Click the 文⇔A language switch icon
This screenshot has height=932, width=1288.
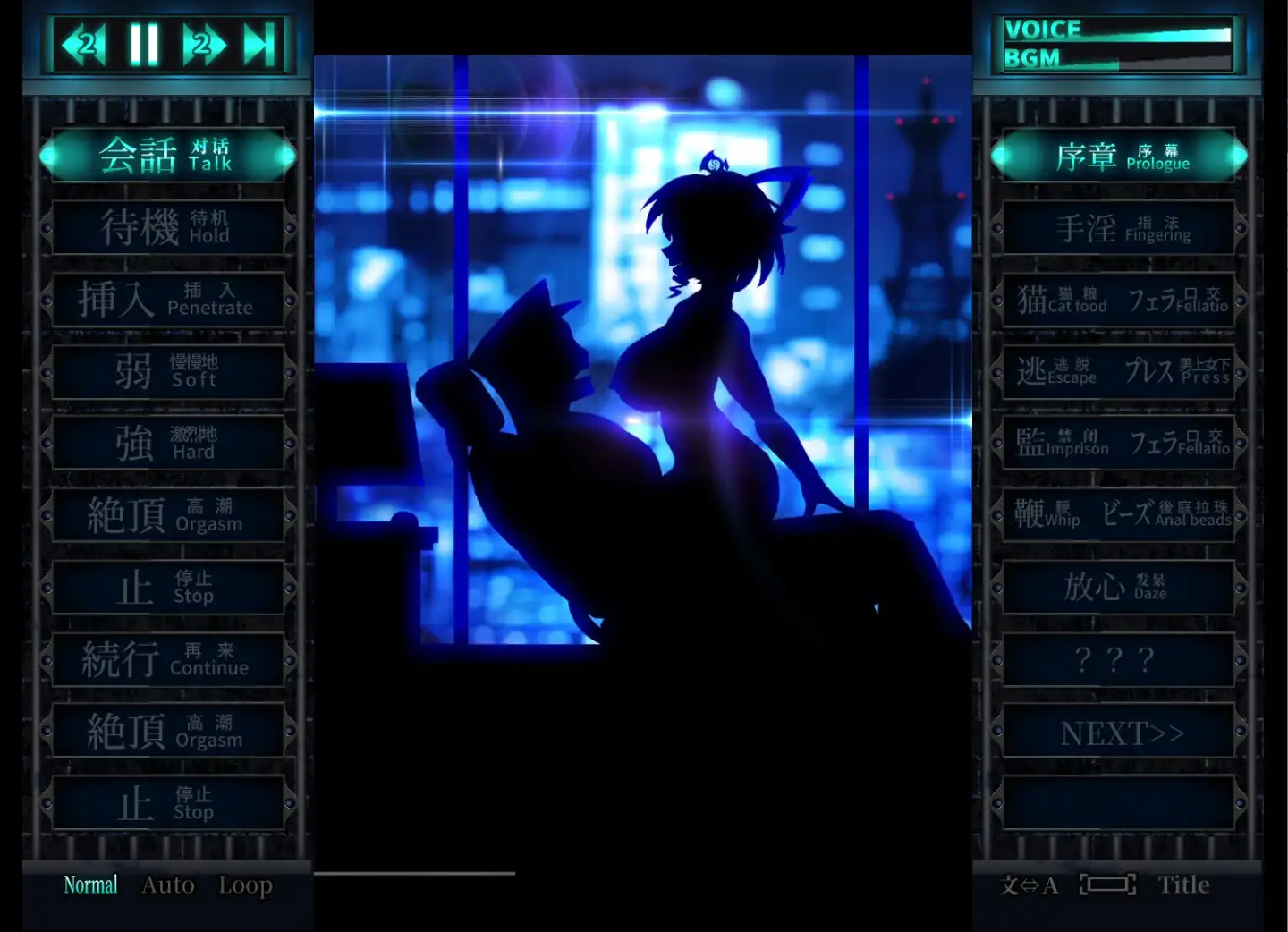[x=1030, y=885]
